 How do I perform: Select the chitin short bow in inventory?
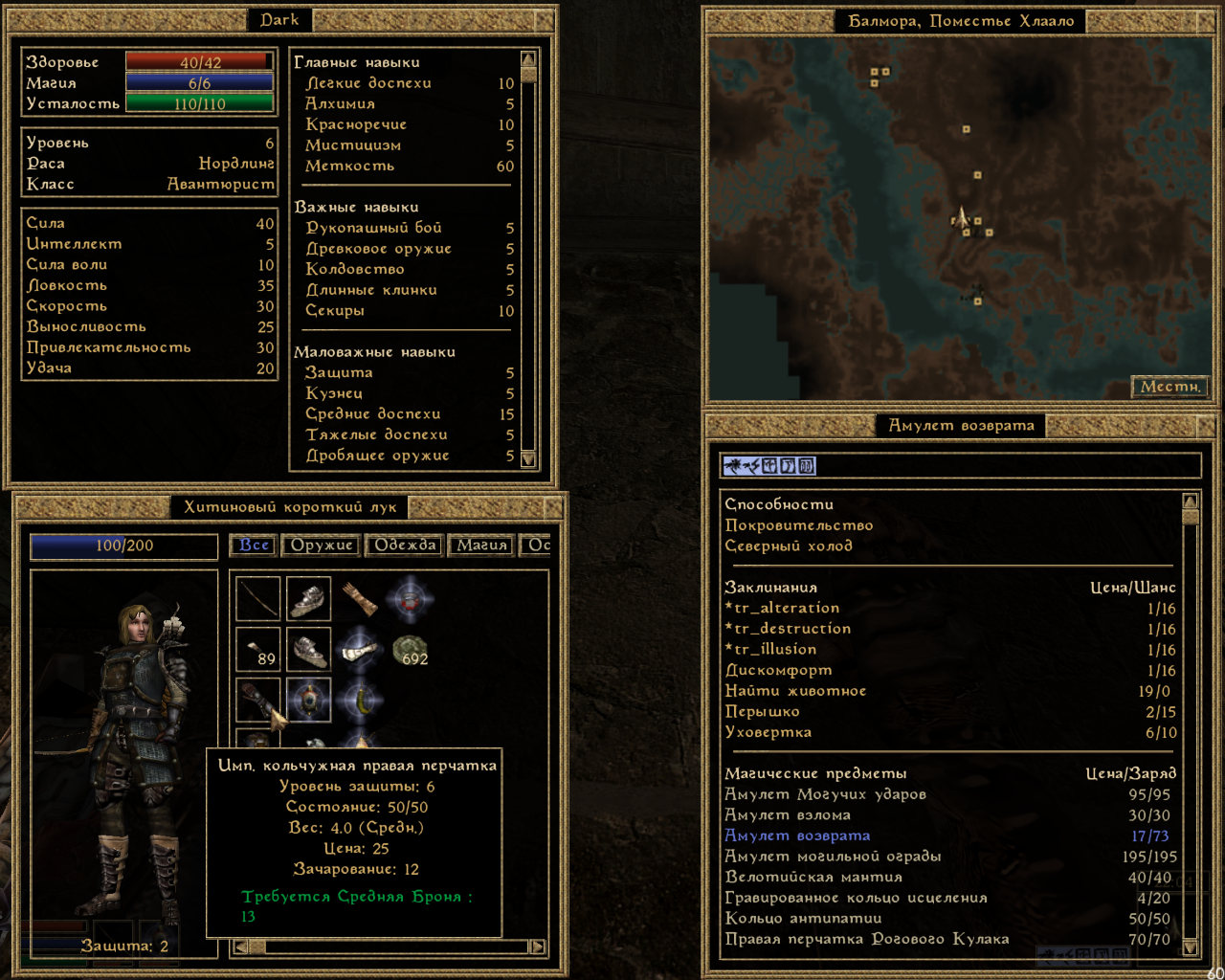(x=258, y=599)
